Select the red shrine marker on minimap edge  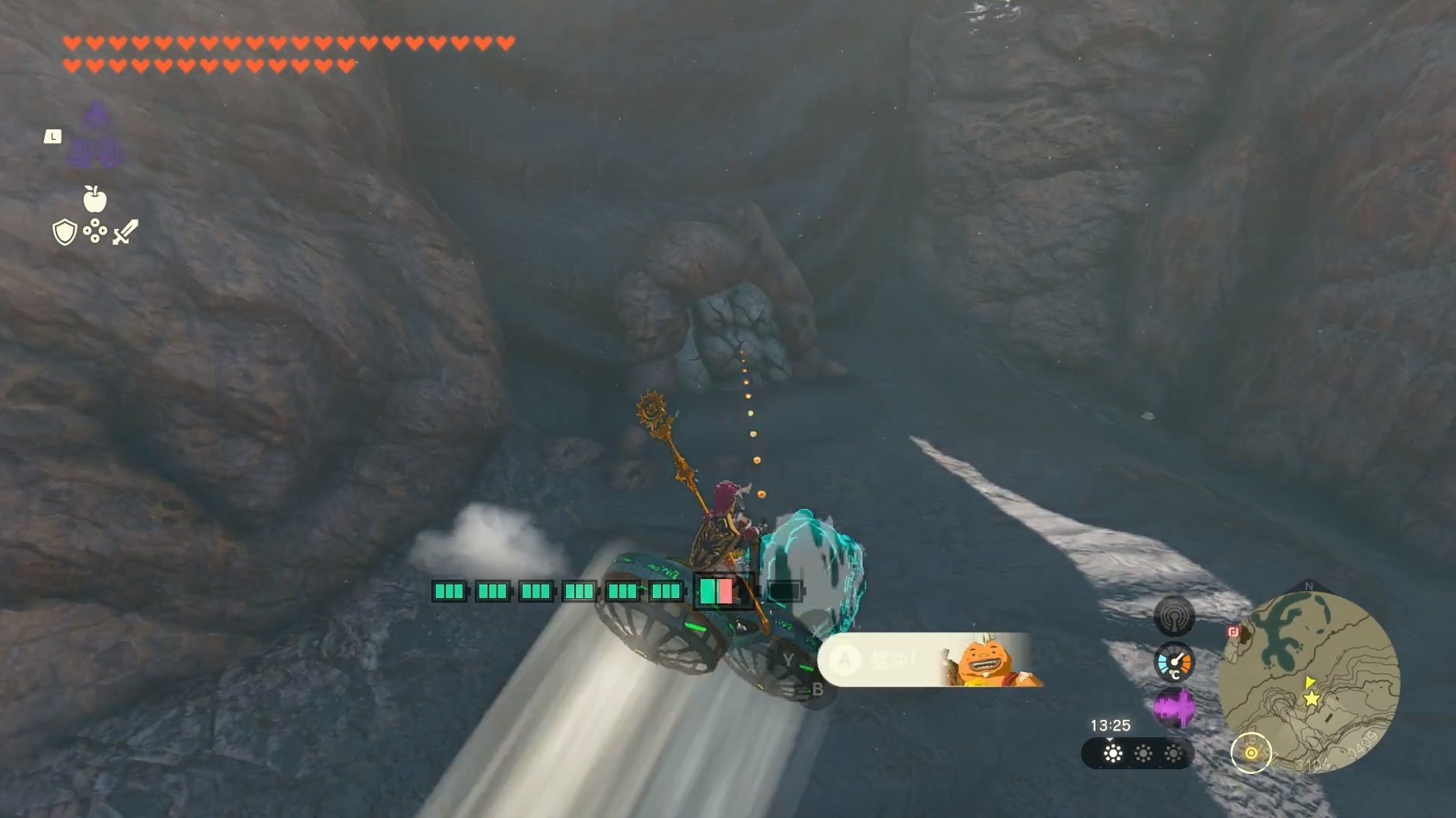tap(1233, 632)
